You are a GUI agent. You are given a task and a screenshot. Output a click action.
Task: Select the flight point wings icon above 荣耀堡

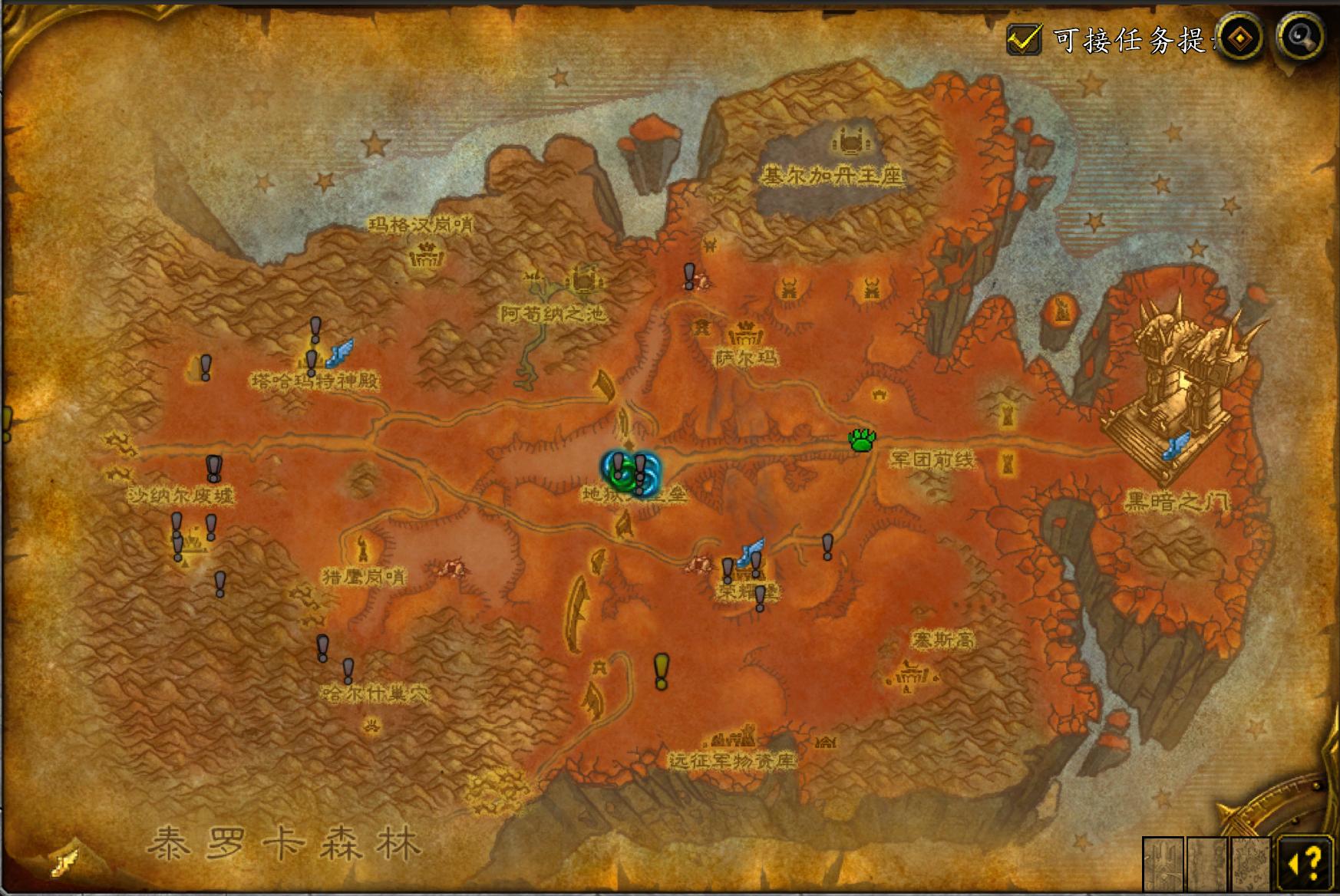(x=748, y=549)
